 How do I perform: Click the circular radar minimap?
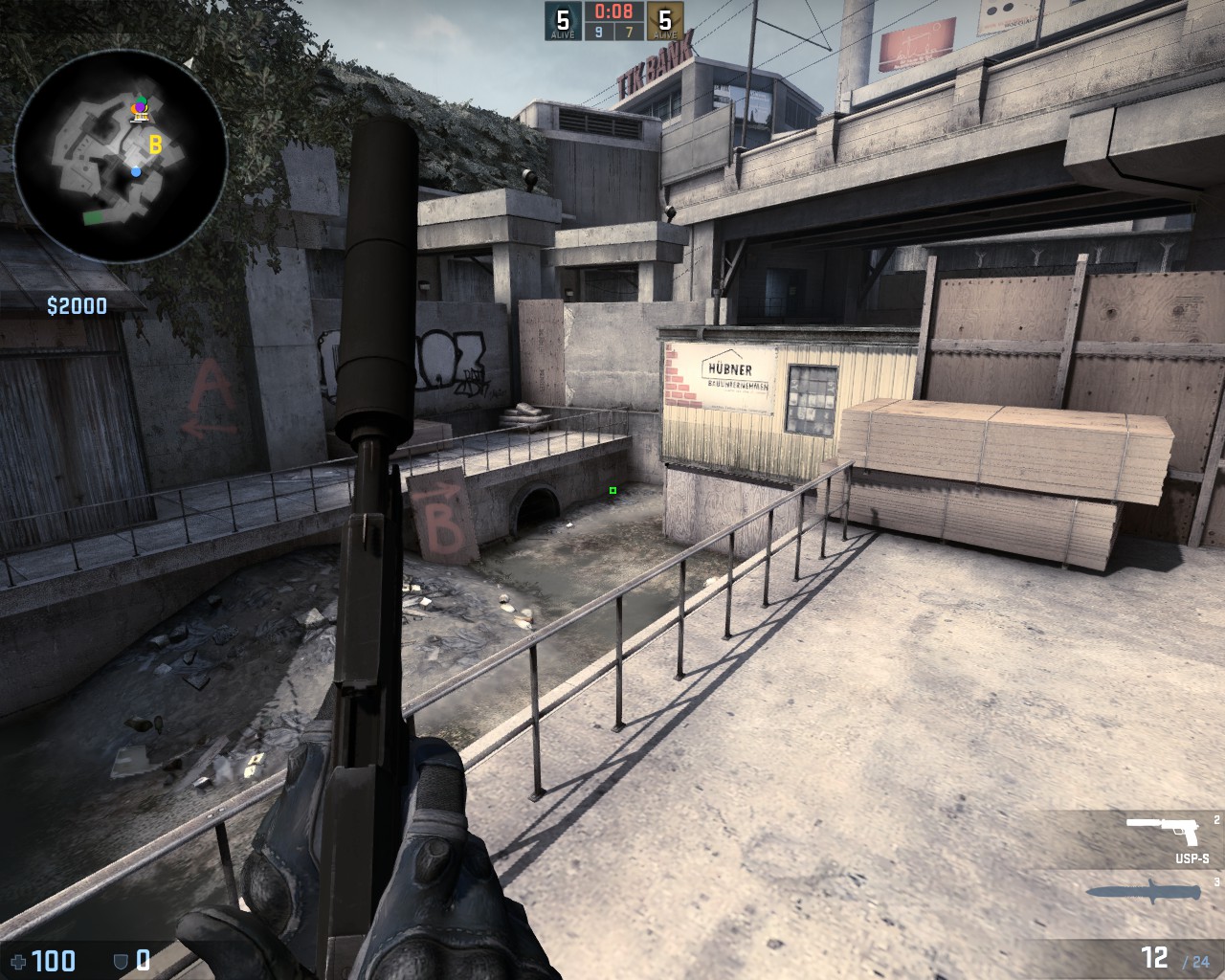coord(121,151)
